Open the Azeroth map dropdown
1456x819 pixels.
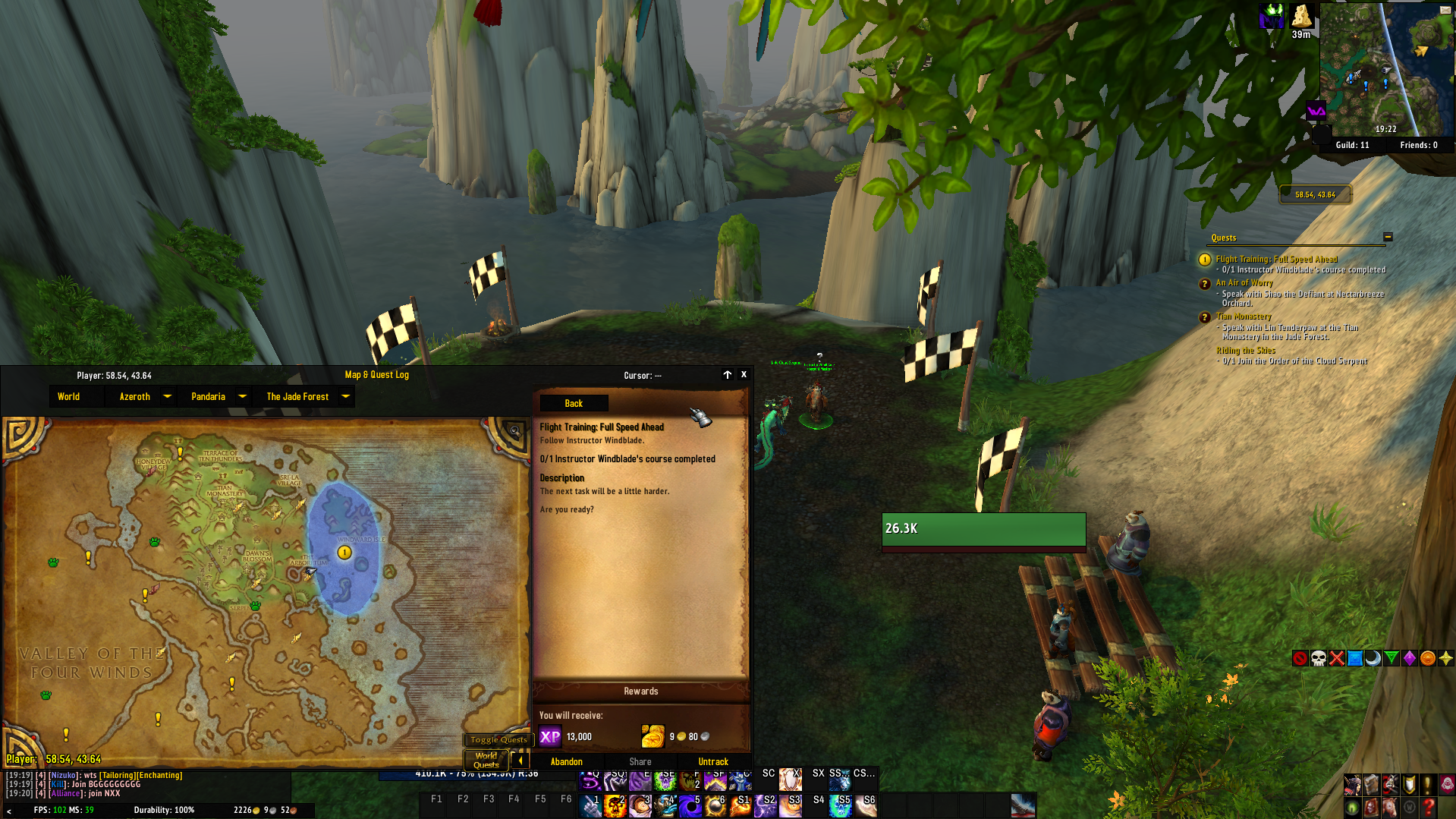[x=167, y=396]
